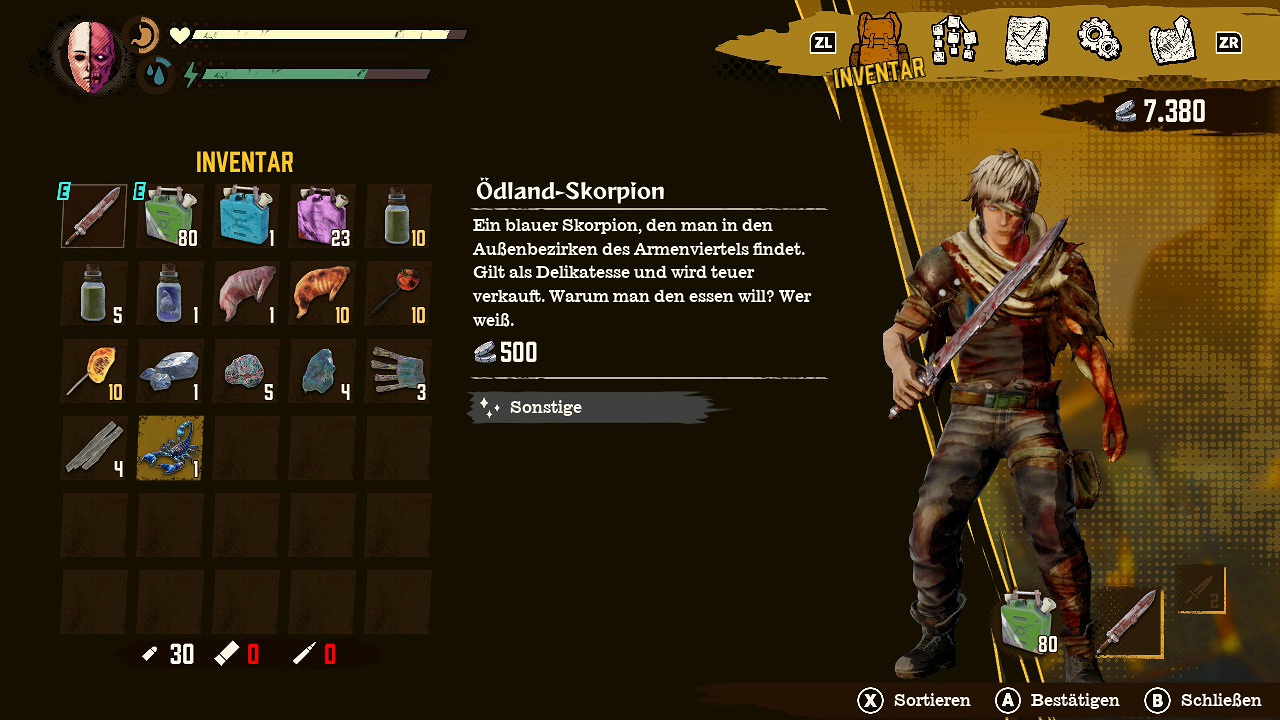Viewport: 1280px width, 720px height.
Task: Choose the silver ore chunks slot
Action: (x=170, y=371)
